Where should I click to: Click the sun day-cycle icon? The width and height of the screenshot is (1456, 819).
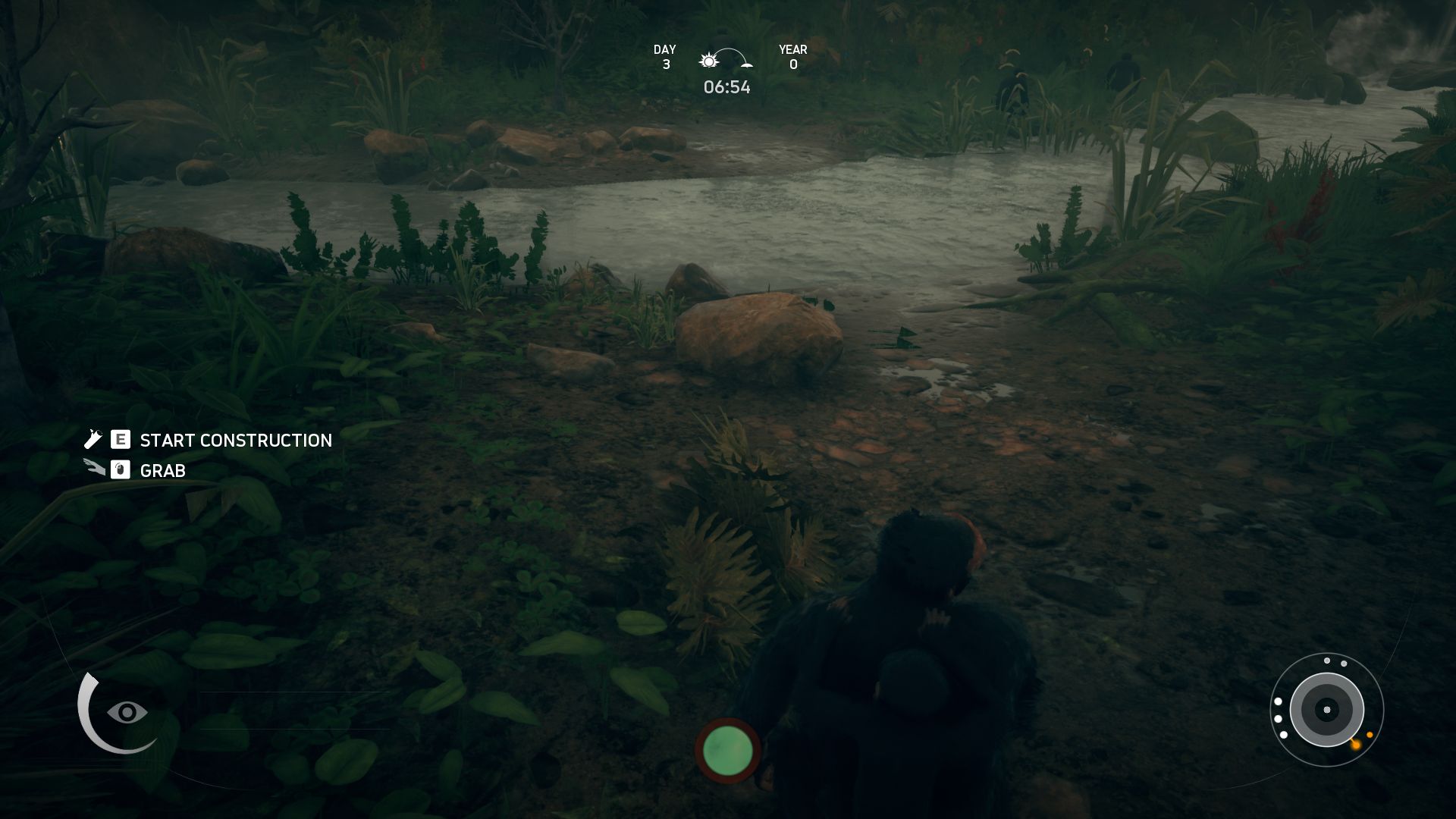(x=709, y=61)
